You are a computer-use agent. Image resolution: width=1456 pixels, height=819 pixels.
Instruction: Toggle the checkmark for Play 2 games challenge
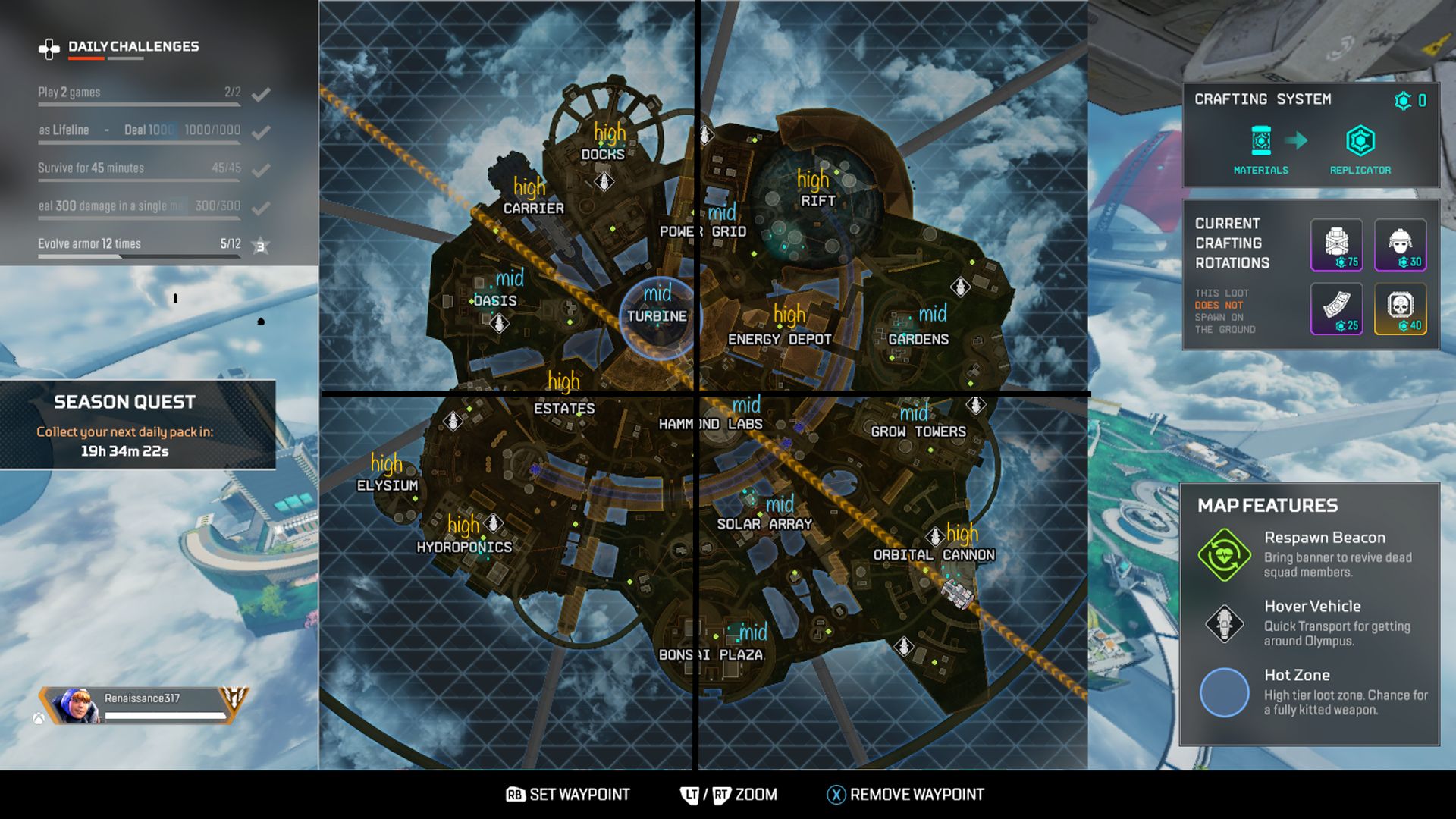click(x=262, y=93)
